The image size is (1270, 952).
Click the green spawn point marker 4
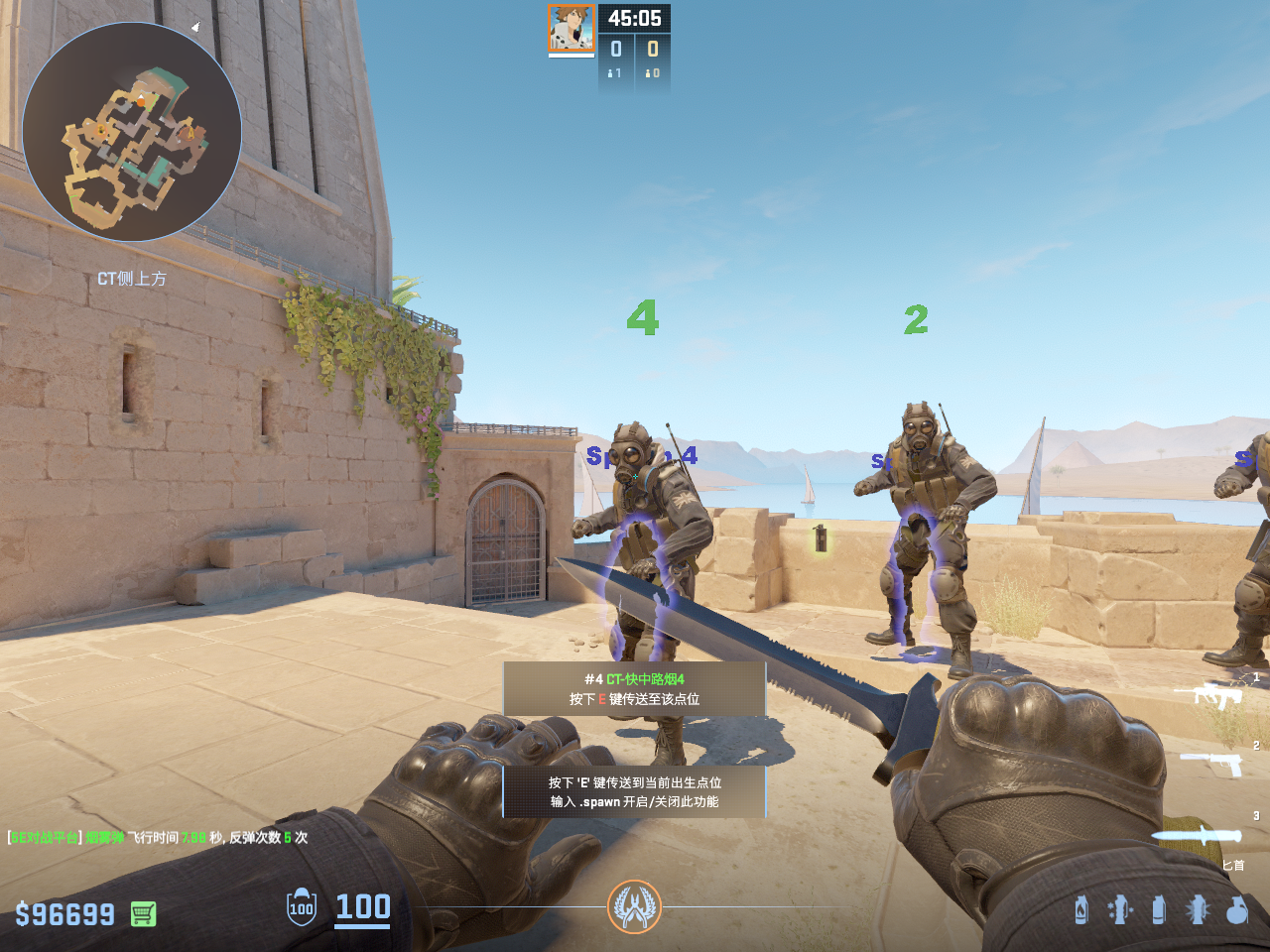pyautogui.click(x=642, y=318)
